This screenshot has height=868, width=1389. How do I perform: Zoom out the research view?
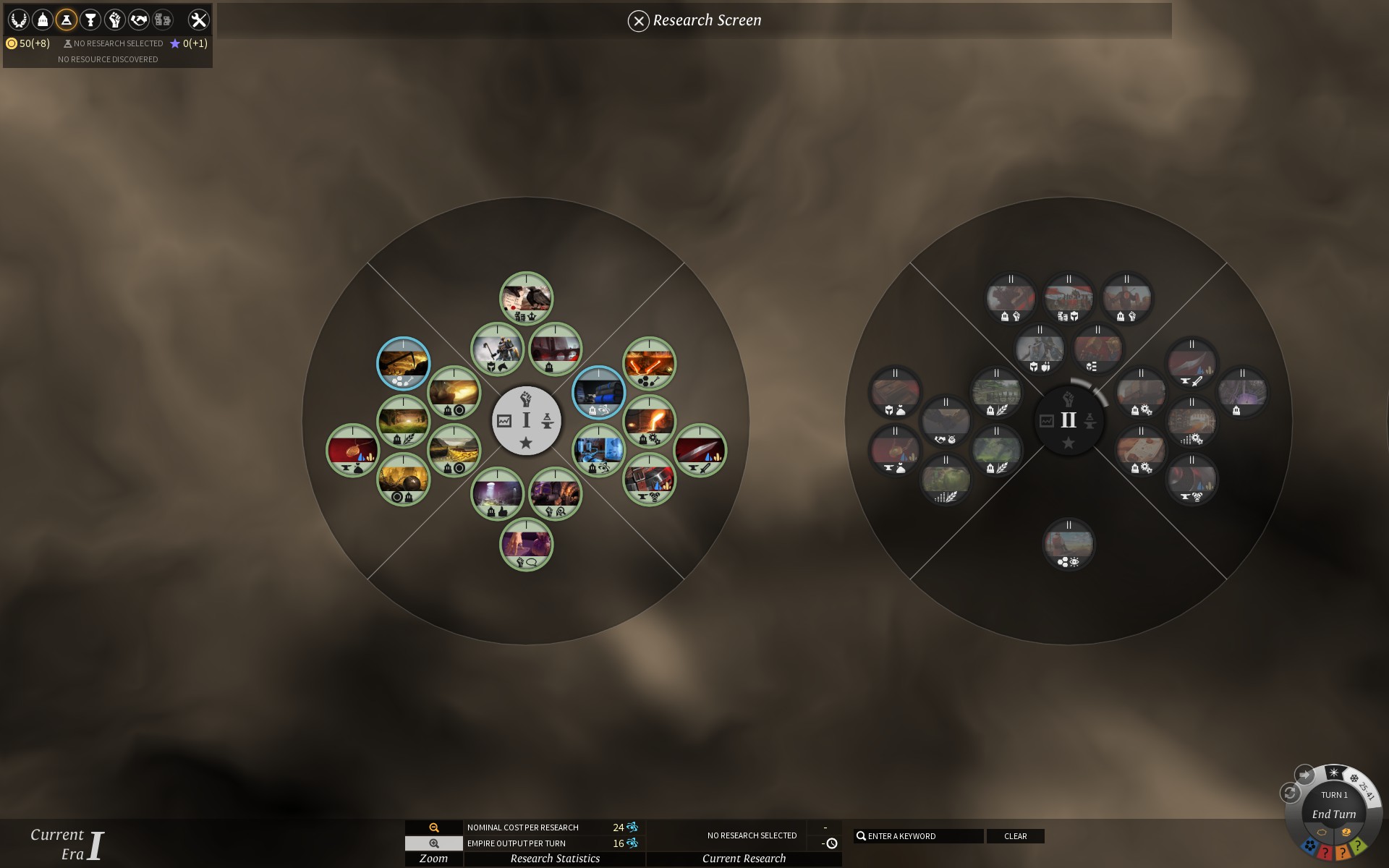pos(434,827)
